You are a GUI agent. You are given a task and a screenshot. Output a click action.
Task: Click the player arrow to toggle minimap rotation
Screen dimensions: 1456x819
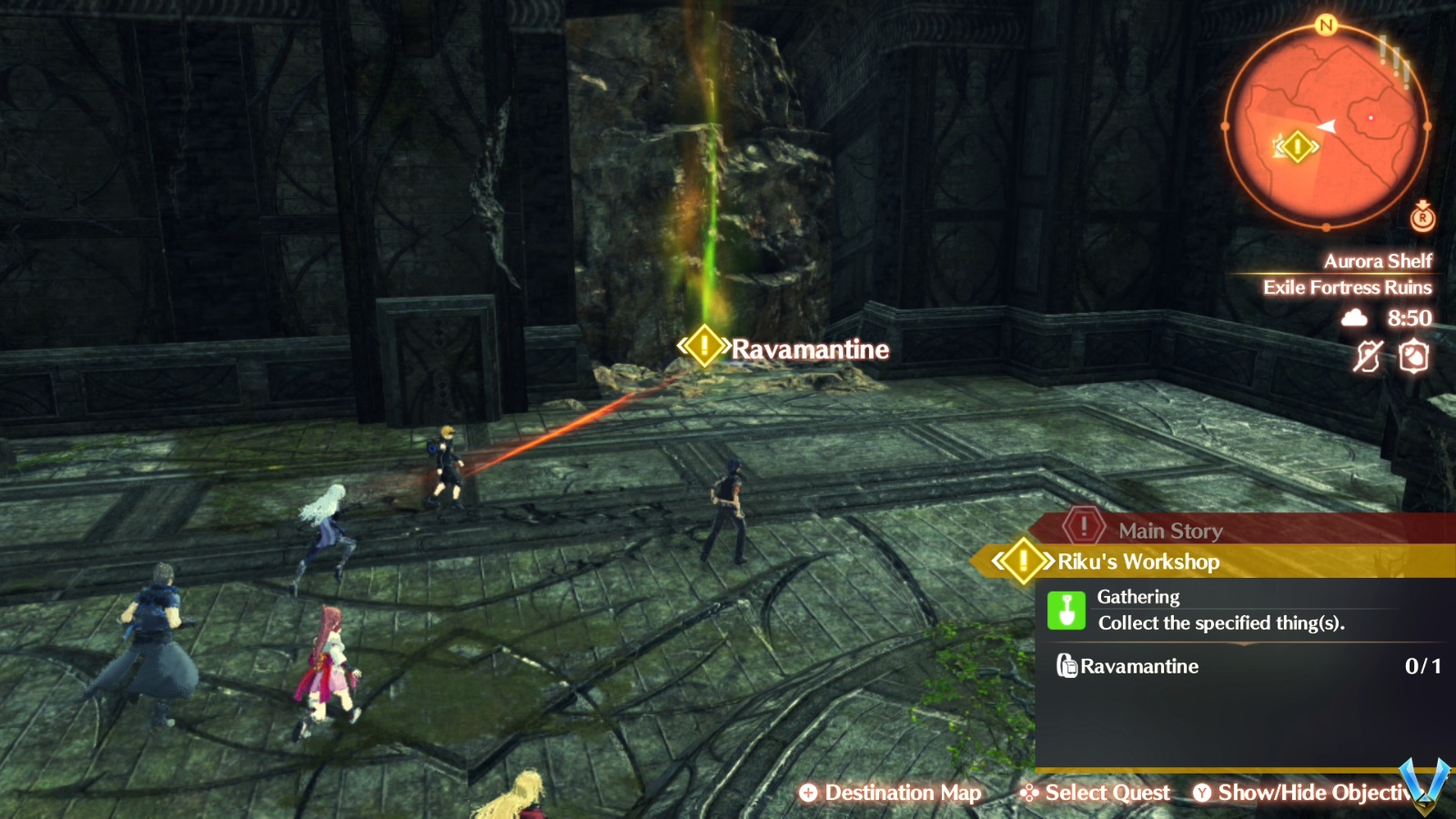[x=1325, y=127]
